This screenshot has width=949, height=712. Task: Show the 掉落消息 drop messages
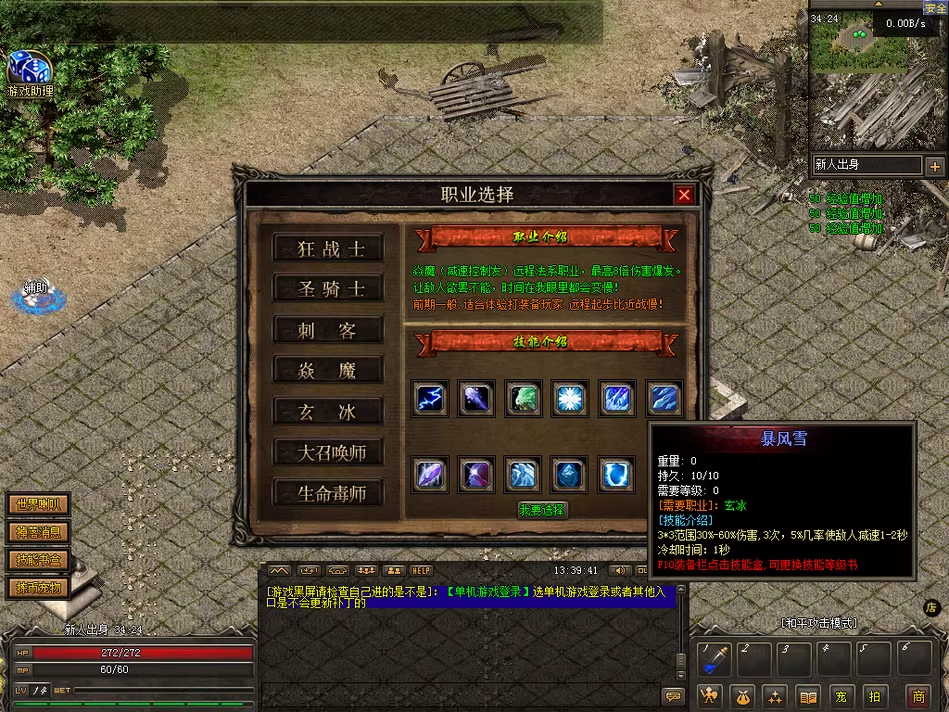(40, 532)
